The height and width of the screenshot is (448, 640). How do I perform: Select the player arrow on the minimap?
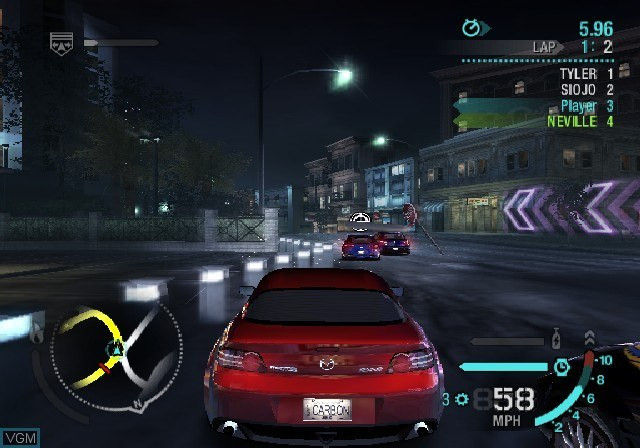(116, 349)
